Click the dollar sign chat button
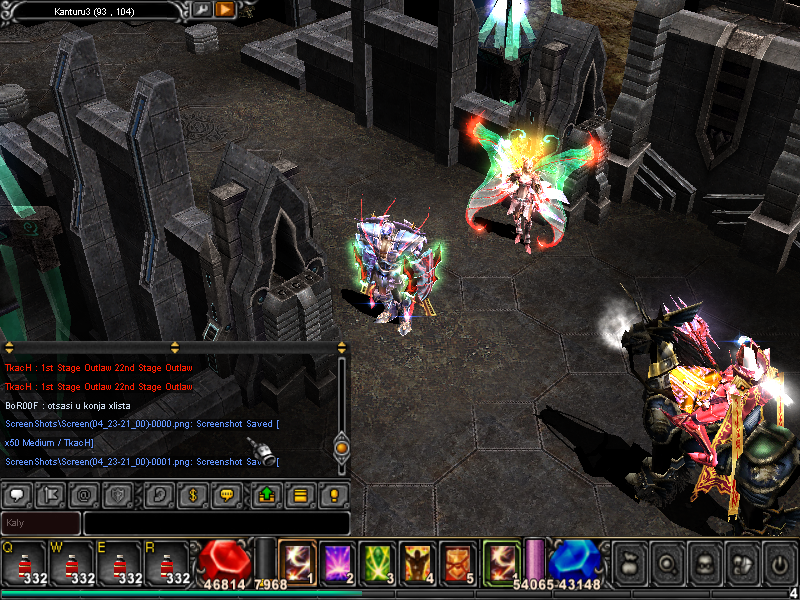The height and width of the screenshot is (600, 800). (x=192, y=494)
